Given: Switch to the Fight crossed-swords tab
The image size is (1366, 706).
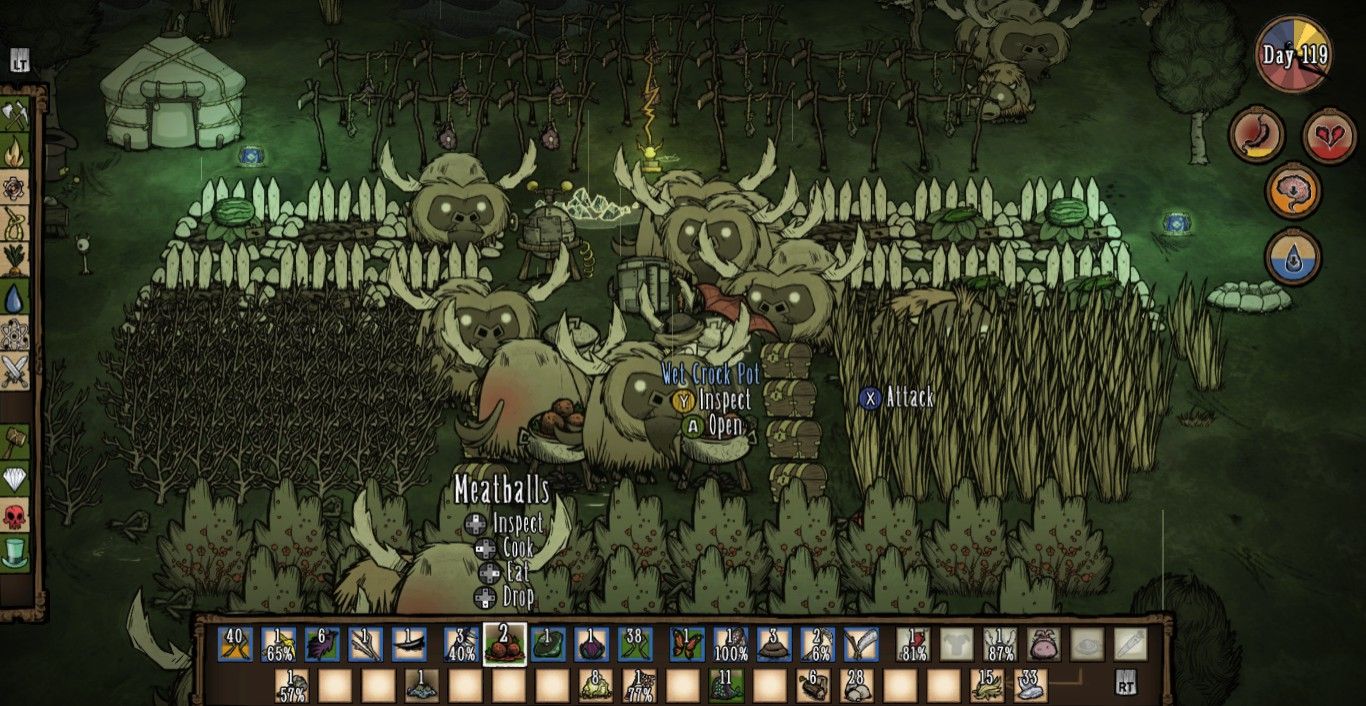Looking at the screenshot, I should coord(15,371).
